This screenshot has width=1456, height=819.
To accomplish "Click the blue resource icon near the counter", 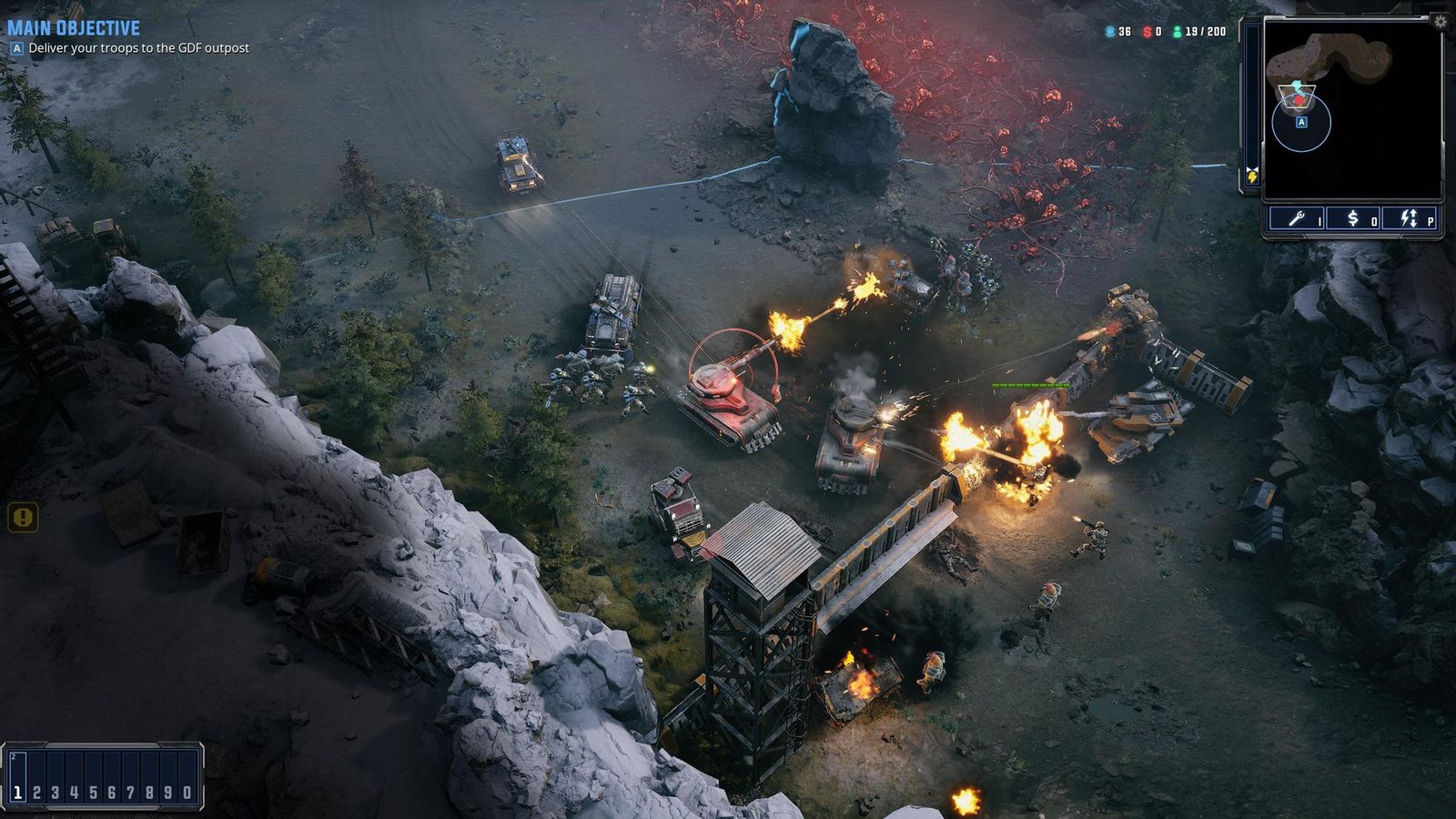I will (x=1109, y=31).
